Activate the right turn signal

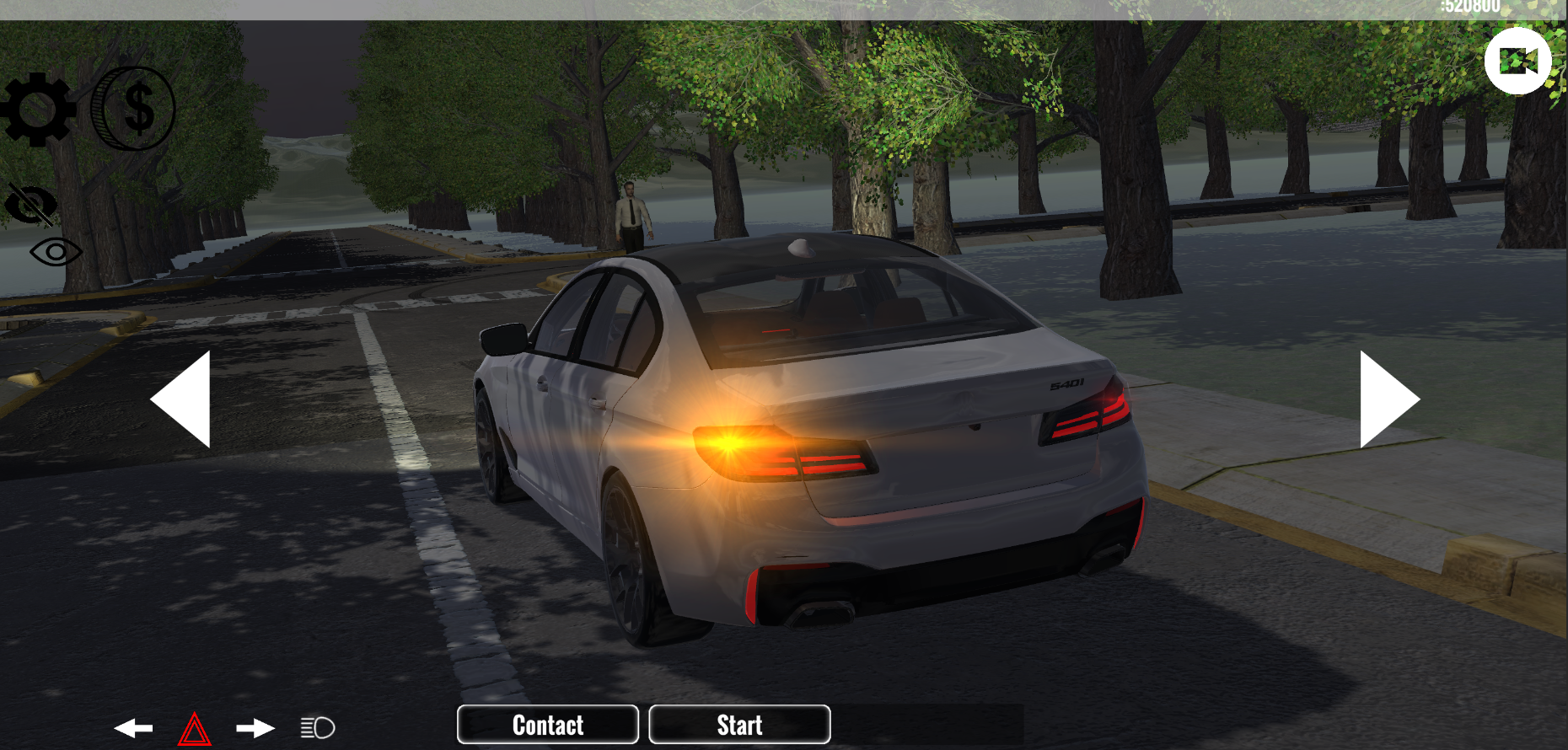(253, 726)
